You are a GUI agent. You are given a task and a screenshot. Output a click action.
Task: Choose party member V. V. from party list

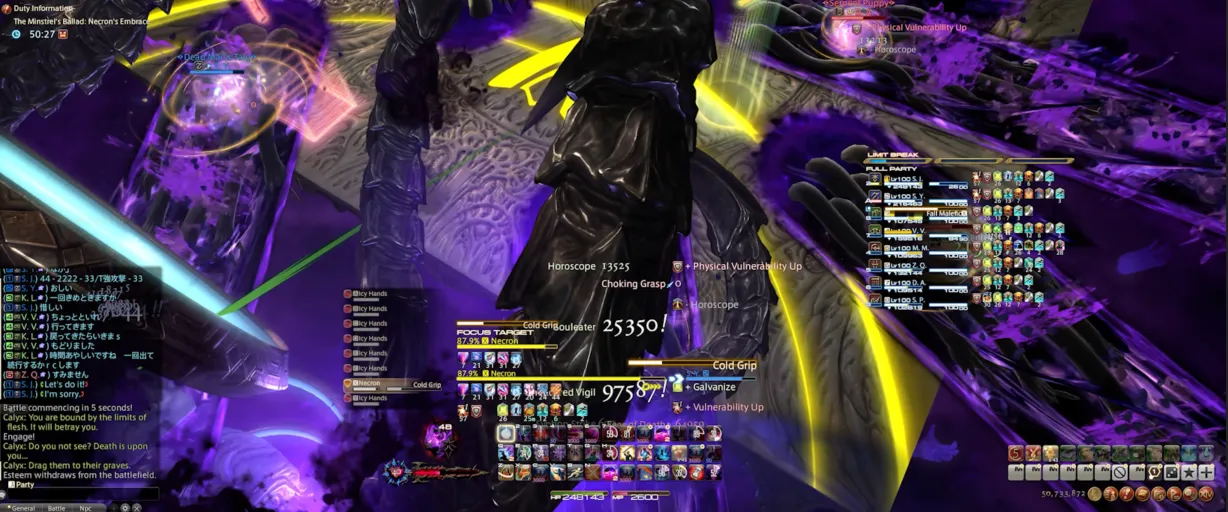click(x=908, y=230)
